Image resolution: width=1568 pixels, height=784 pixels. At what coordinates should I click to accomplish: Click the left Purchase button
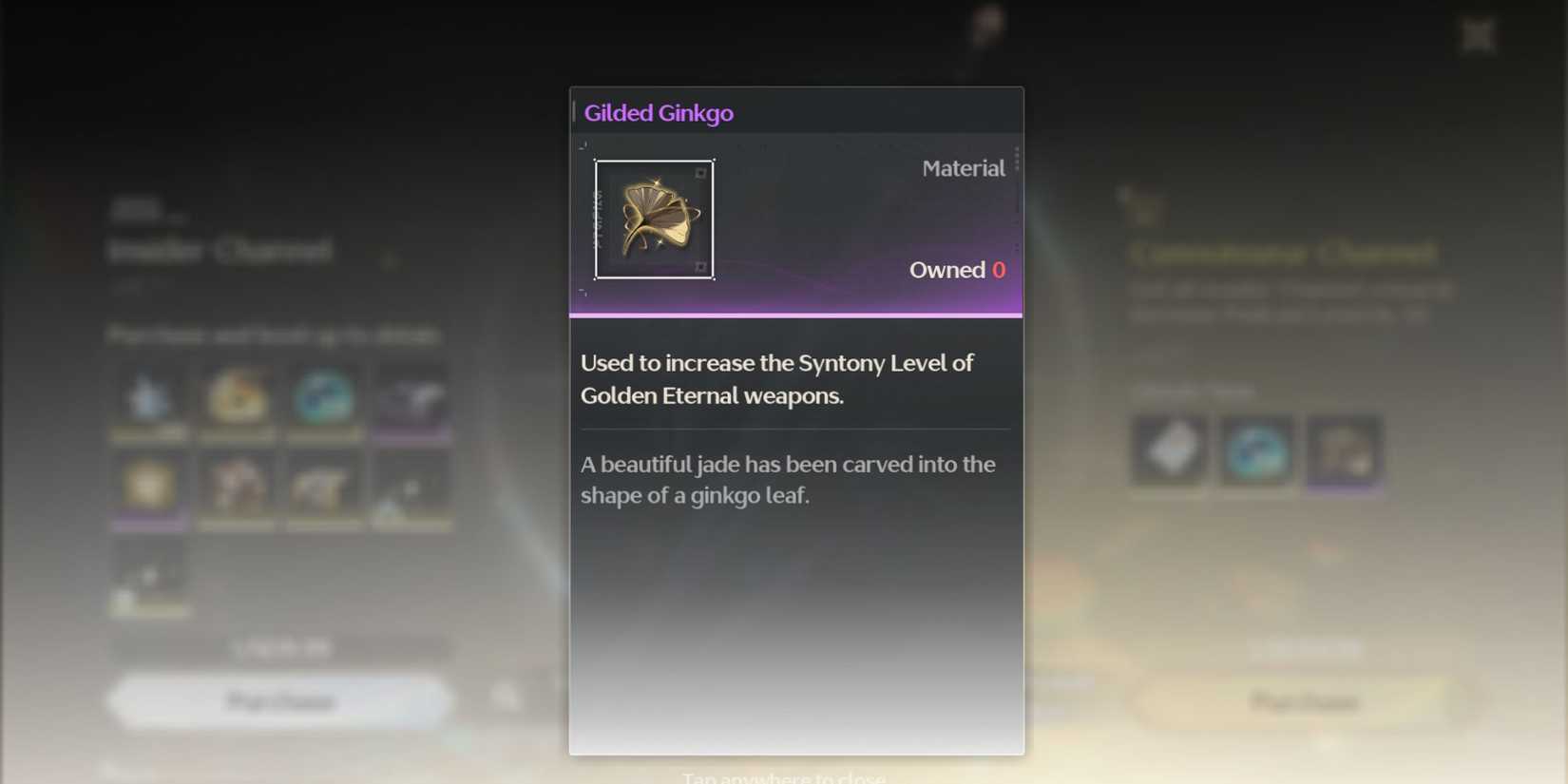pos(278,700)
